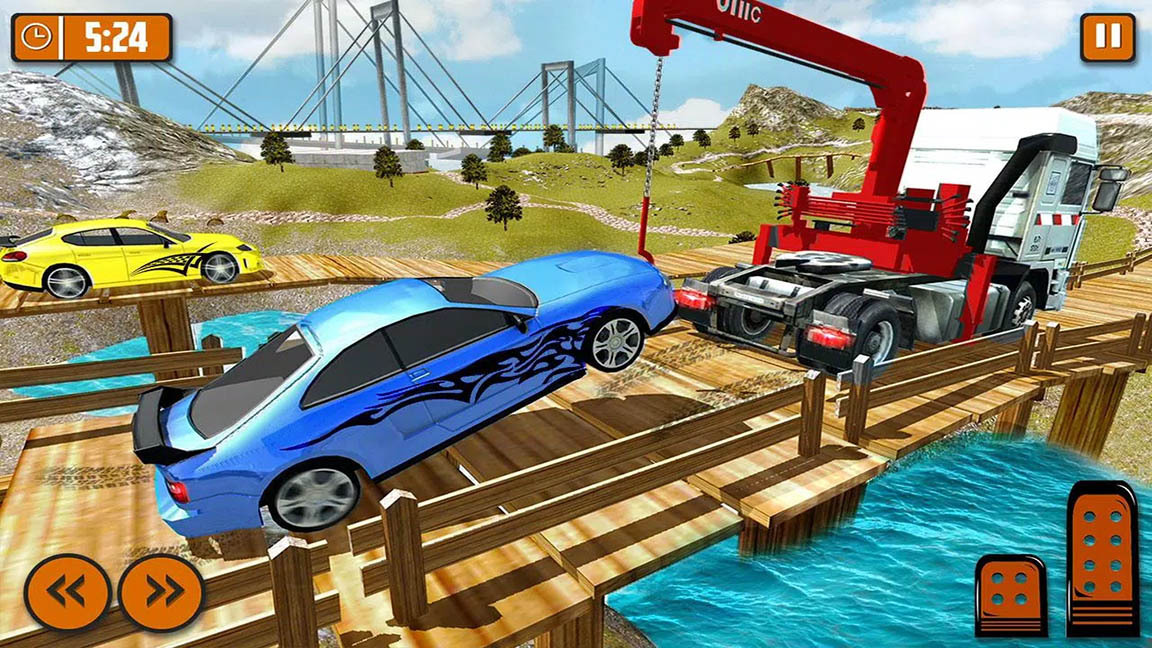Image resolution: width=1152 pixels, height=648 pixels.
Task: Pause the game with the pause button
Action: point(1107,38)
